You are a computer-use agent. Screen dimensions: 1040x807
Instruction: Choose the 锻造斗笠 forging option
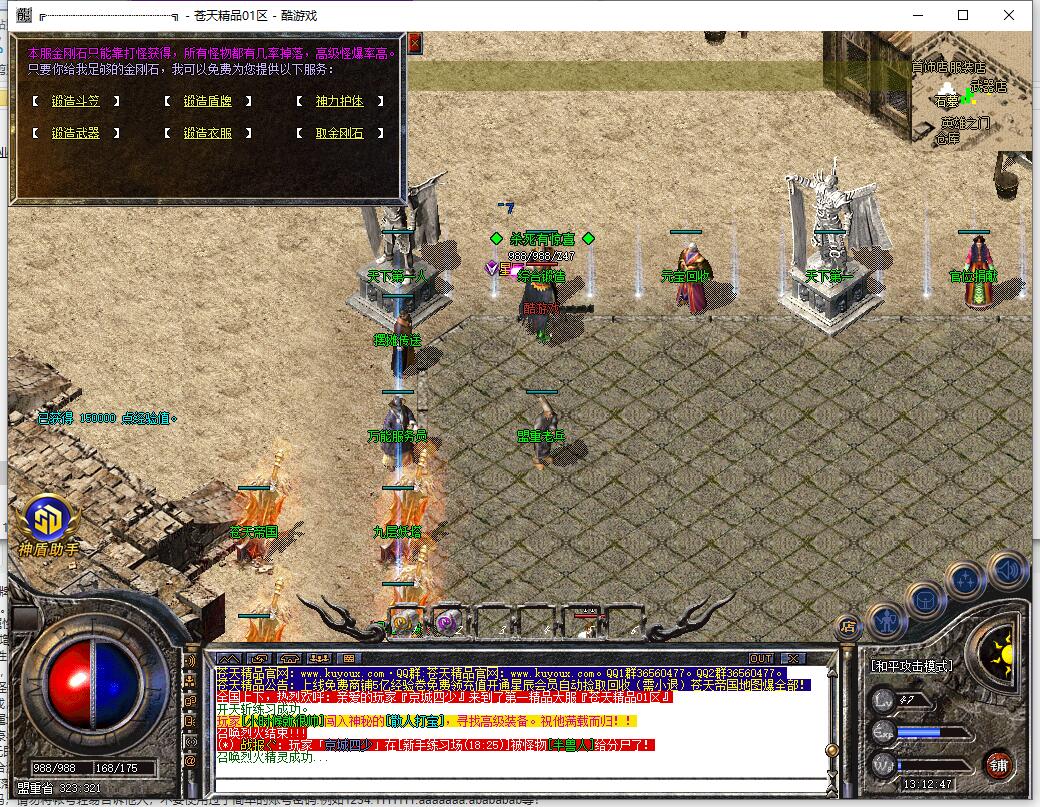76,101
